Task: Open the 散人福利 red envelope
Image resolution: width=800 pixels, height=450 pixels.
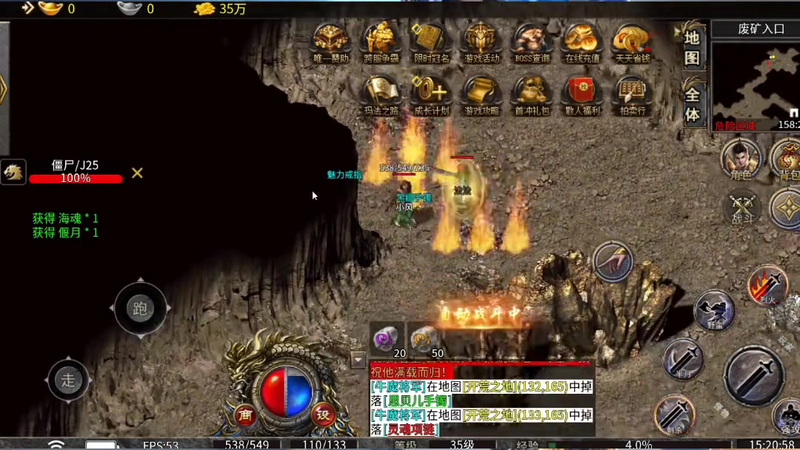Action: pos(581,93)
